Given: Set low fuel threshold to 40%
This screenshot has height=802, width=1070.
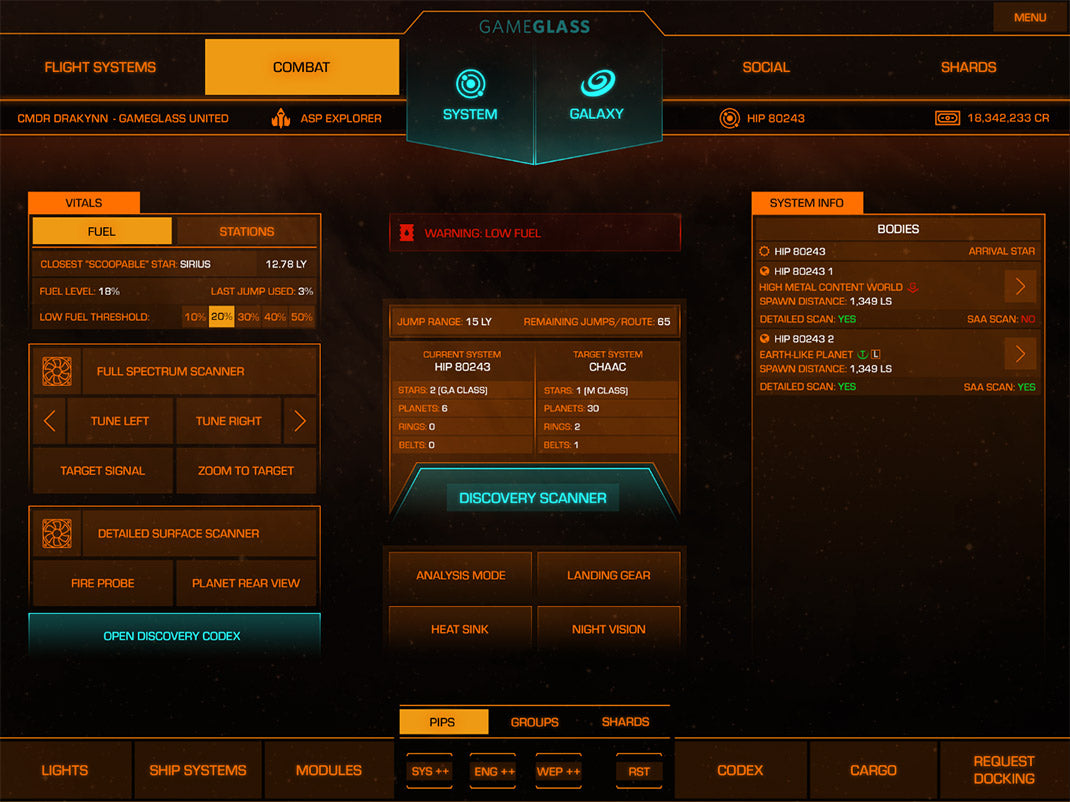Looking at the screenshot, I should [x=274, y=317].
